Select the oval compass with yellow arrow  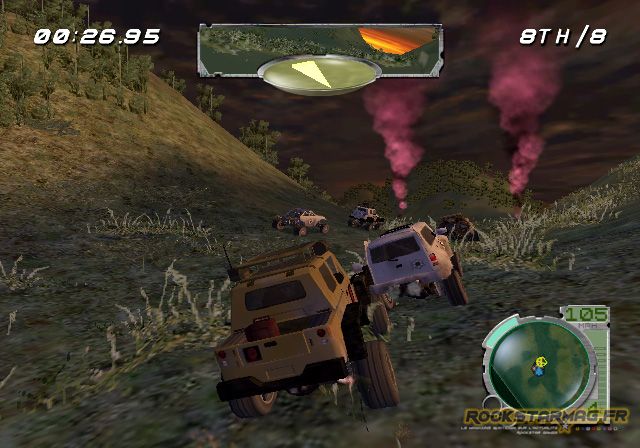pyautogui.click(x=318, y=75)
